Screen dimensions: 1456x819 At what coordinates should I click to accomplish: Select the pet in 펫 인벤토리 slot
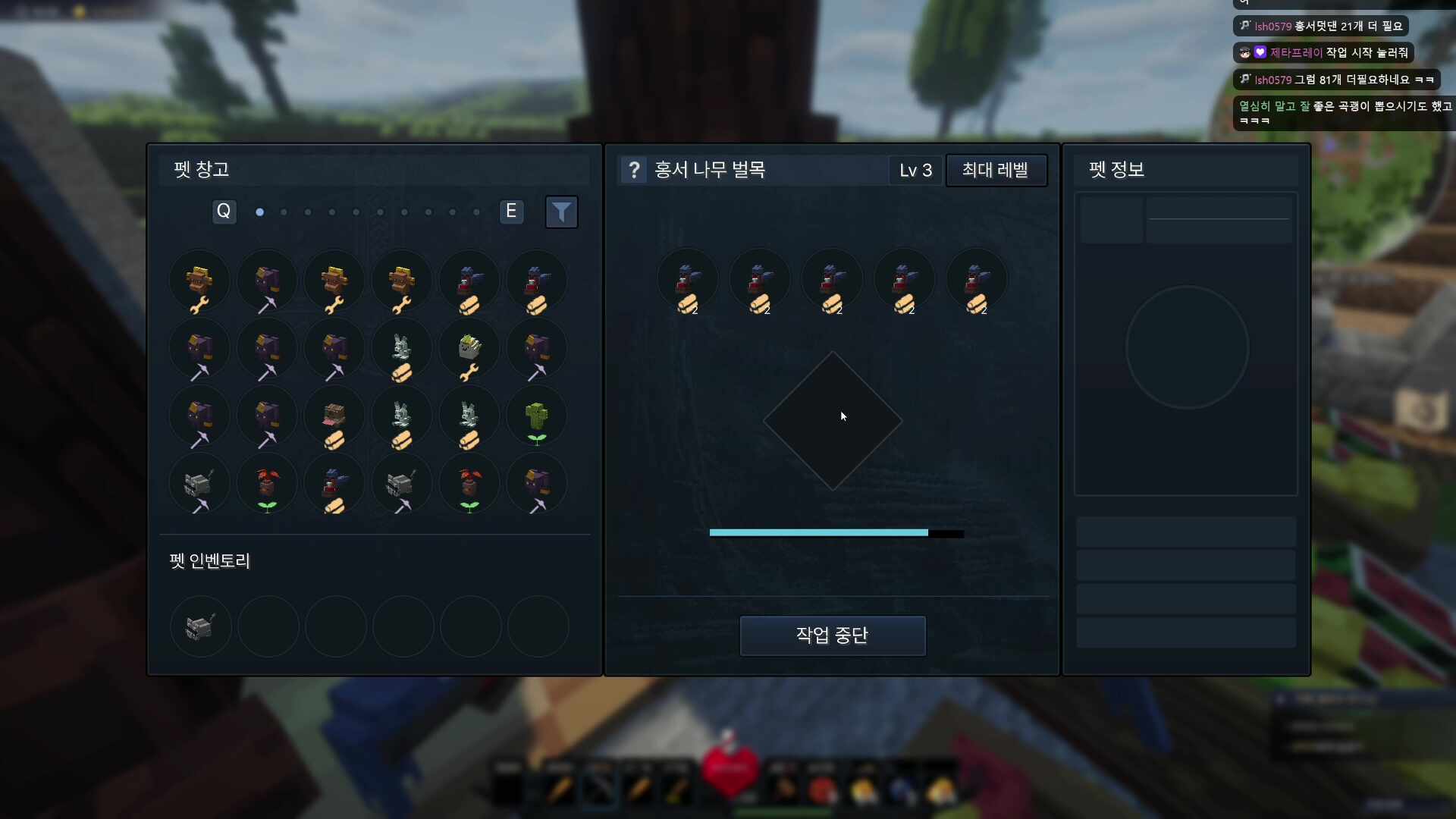tap(199, 627)
